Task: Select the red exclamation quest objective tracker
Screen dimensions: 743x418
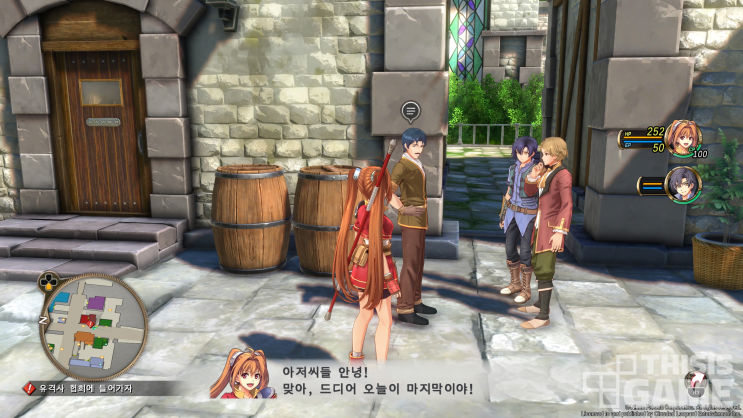Action: (31, 388)
